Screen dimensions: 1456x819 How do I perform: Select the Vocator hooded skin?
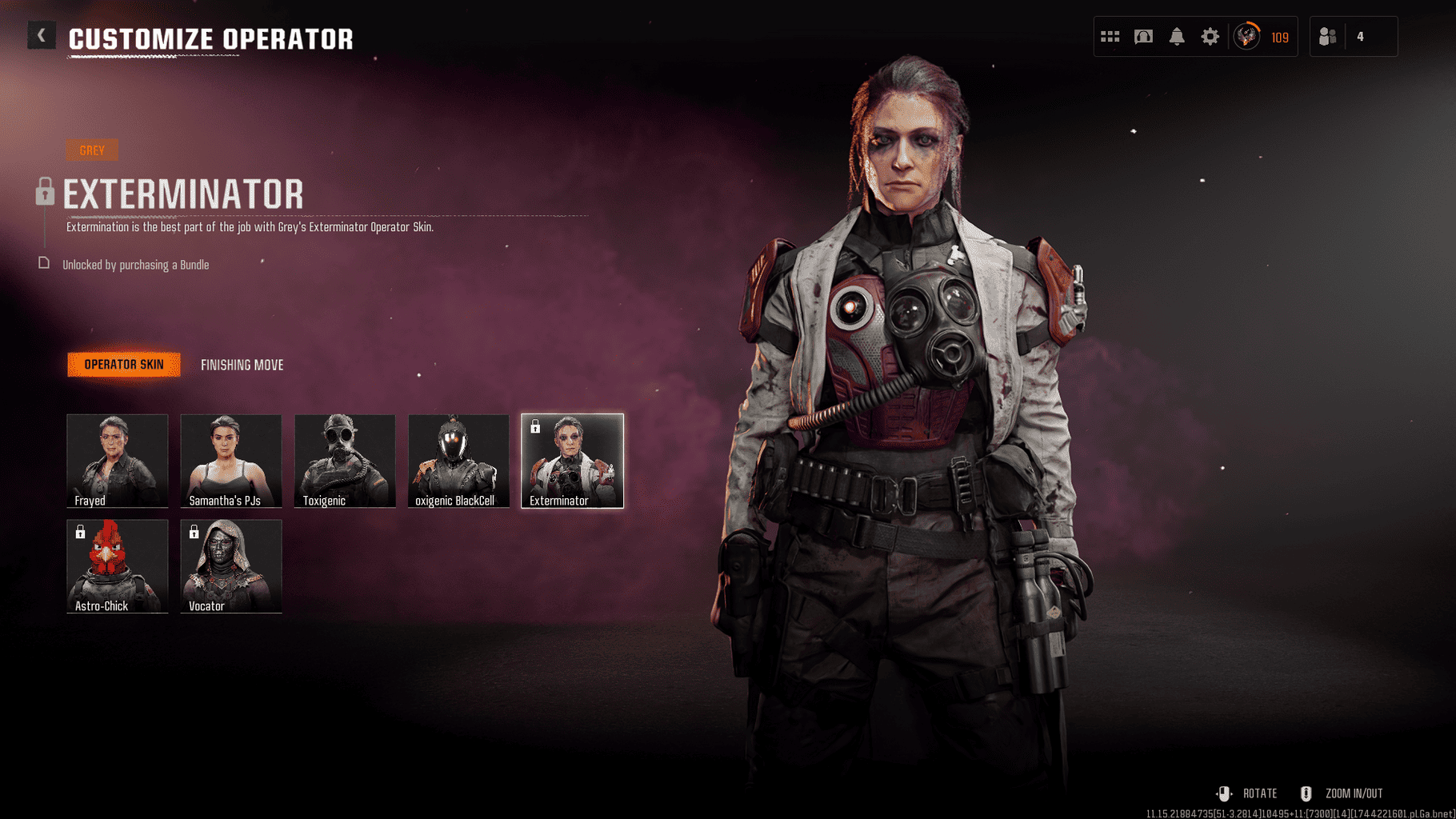(231, 565)
